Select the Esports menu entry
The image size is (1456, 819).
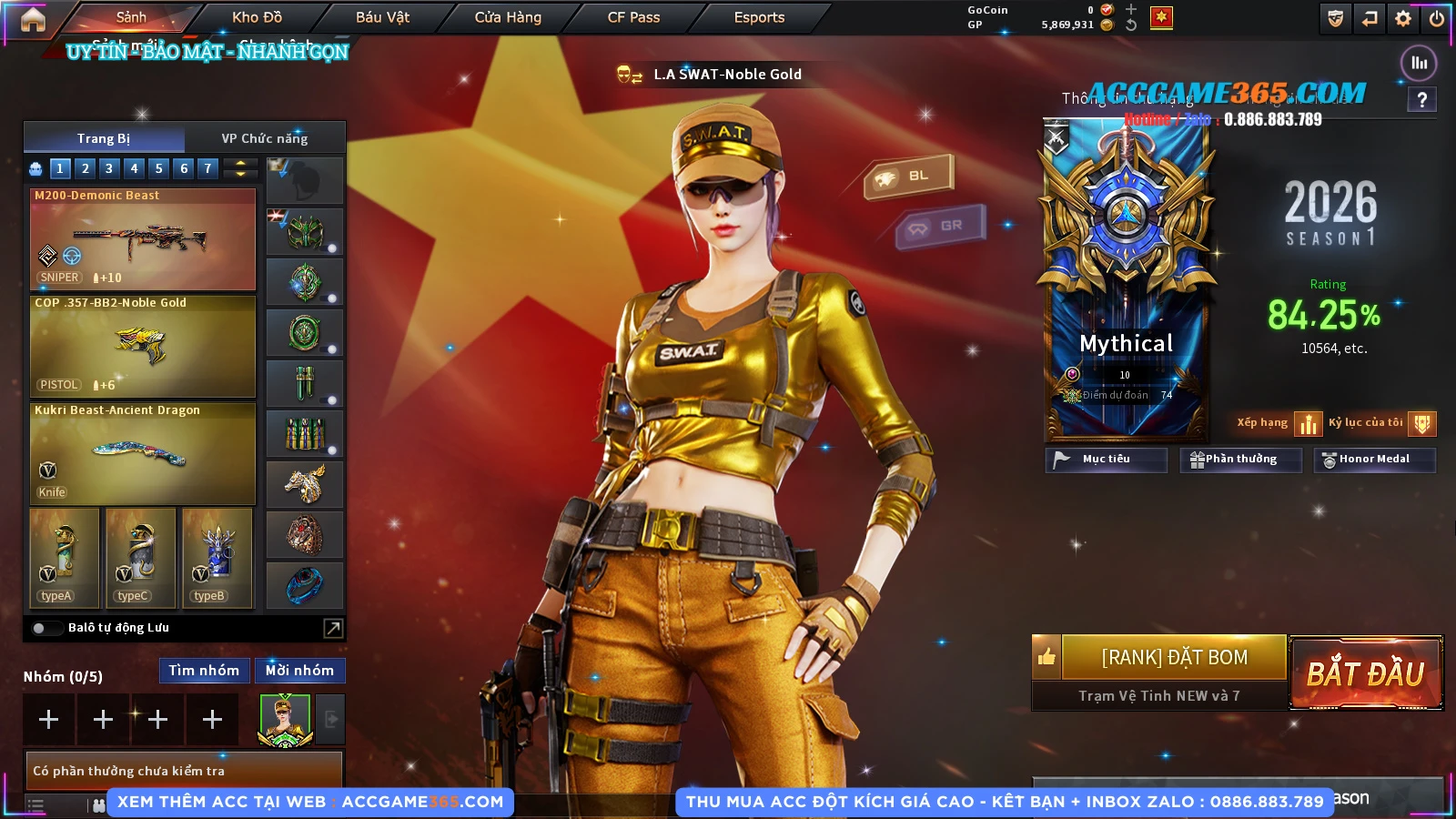(x=759, y=17)
